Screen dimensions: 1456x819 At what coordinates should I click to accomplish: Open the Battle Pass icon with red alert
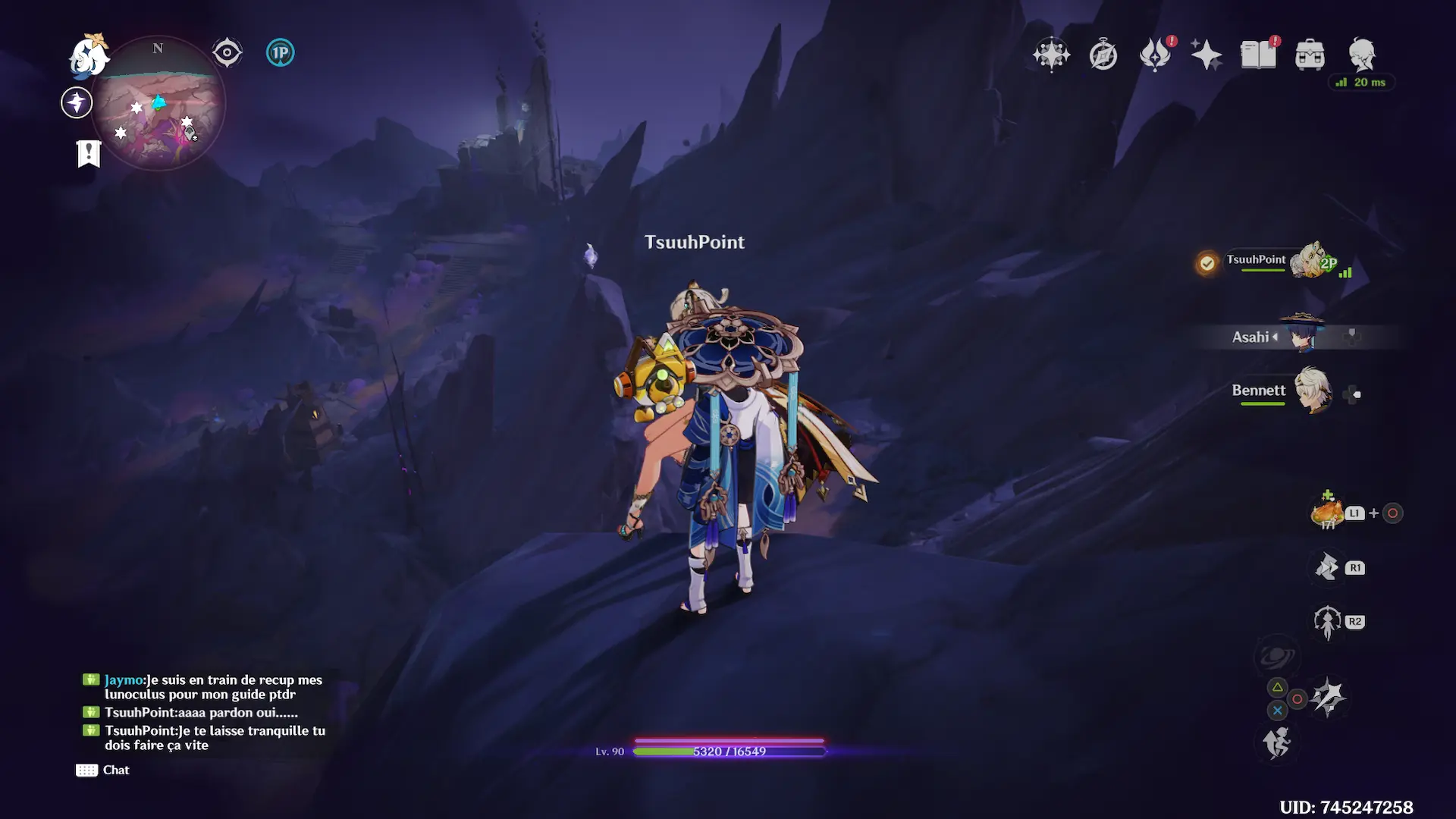[x=1155, y=55]
